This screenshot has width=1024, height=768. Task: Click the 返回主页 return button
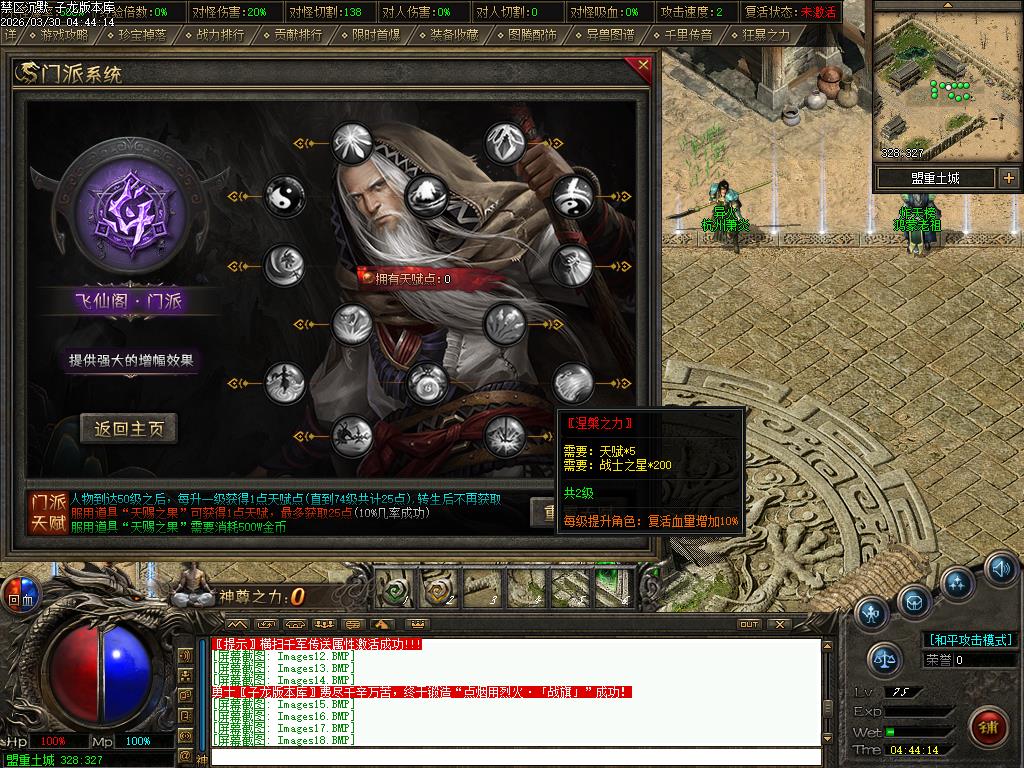point(129,429)
